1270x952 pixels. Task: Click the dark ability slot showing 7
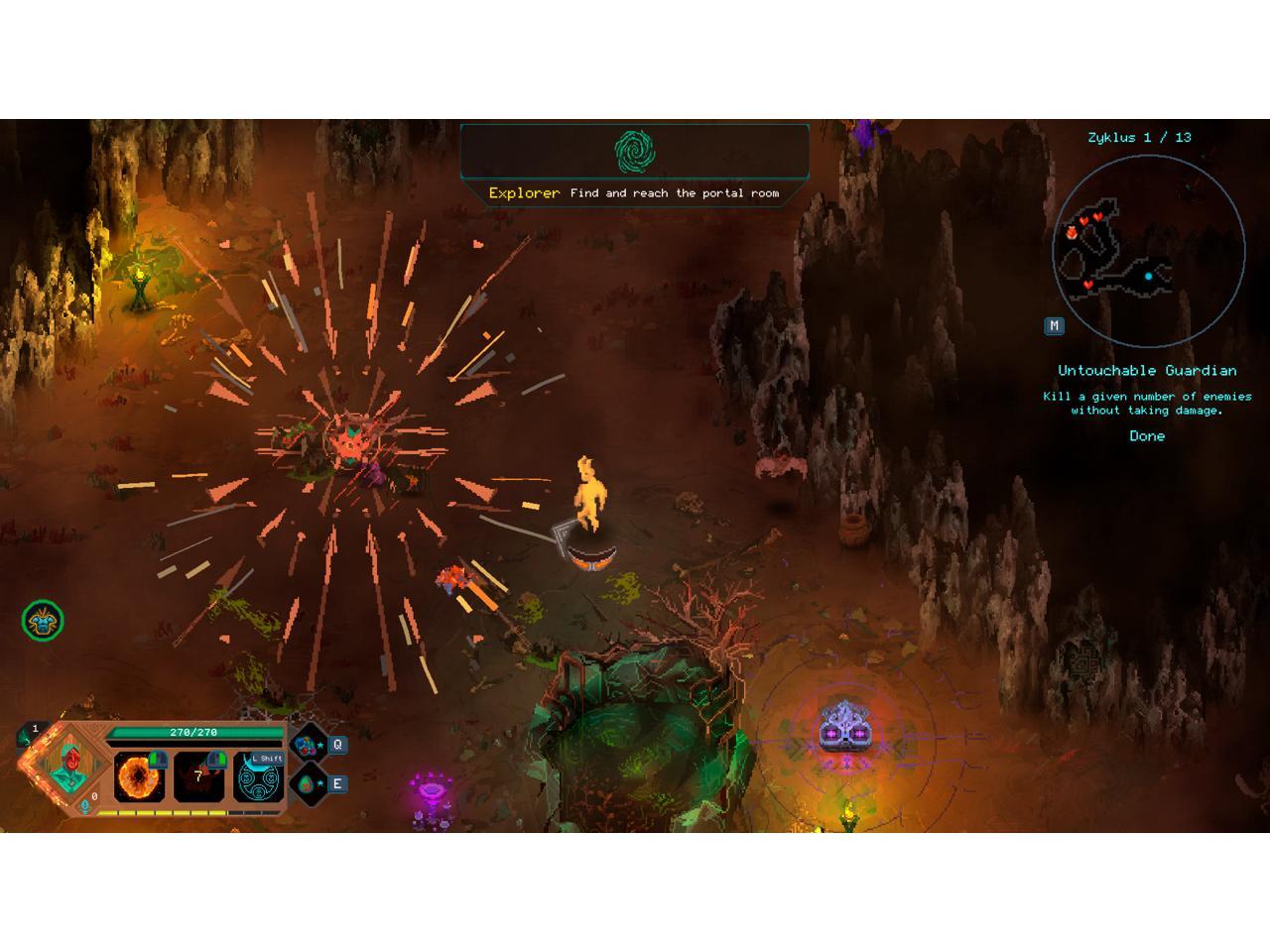tap(198, 777)
